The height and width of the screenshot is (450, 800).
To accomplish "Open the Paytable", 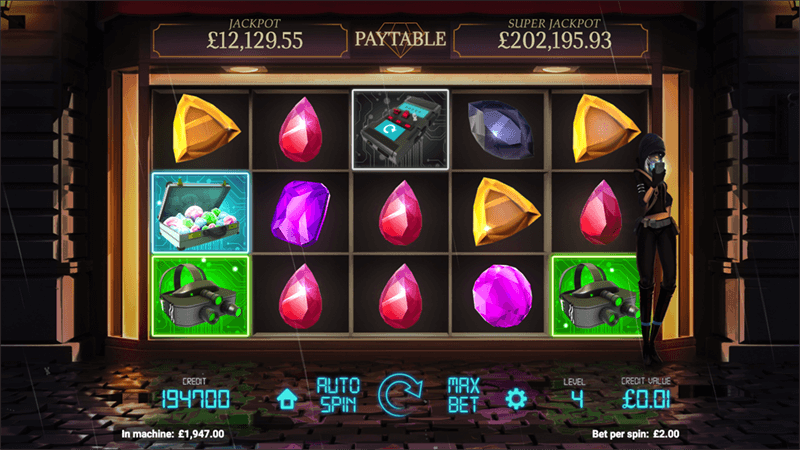I will (400, 40).
